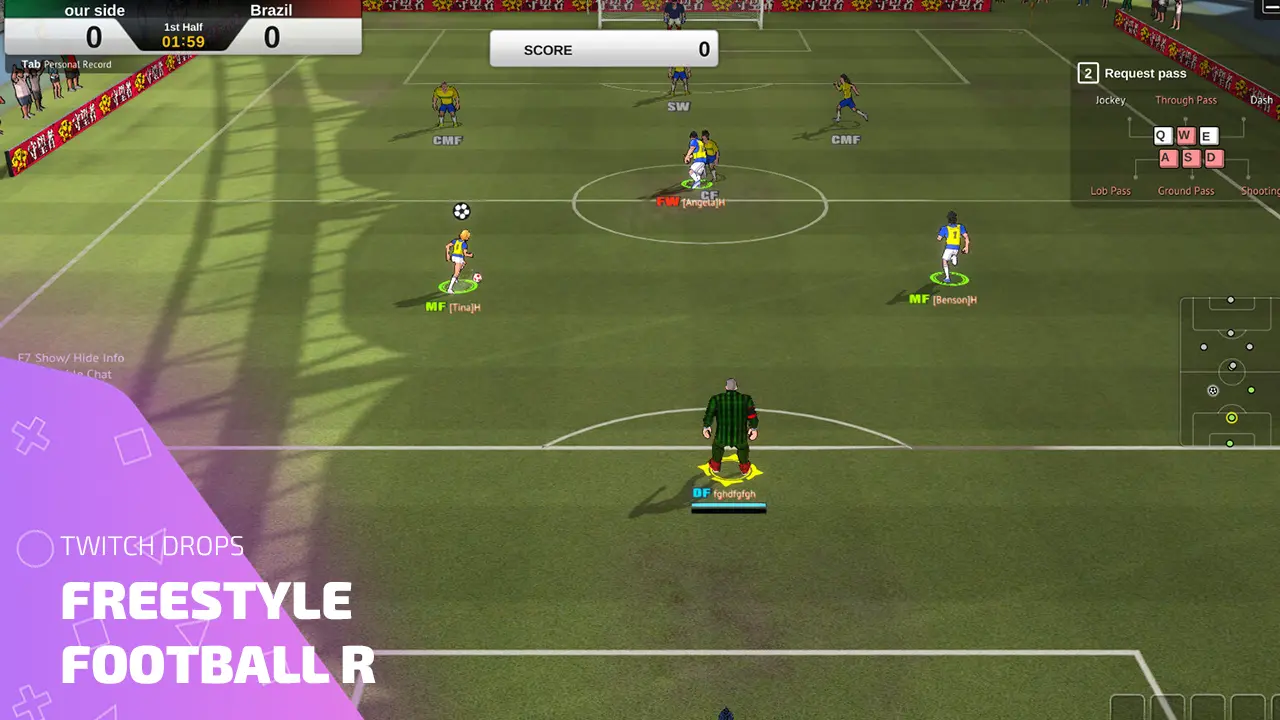Click MF Tina on the field
The width and height of the screenshot is (1280, 720).
tap(460, 260)
